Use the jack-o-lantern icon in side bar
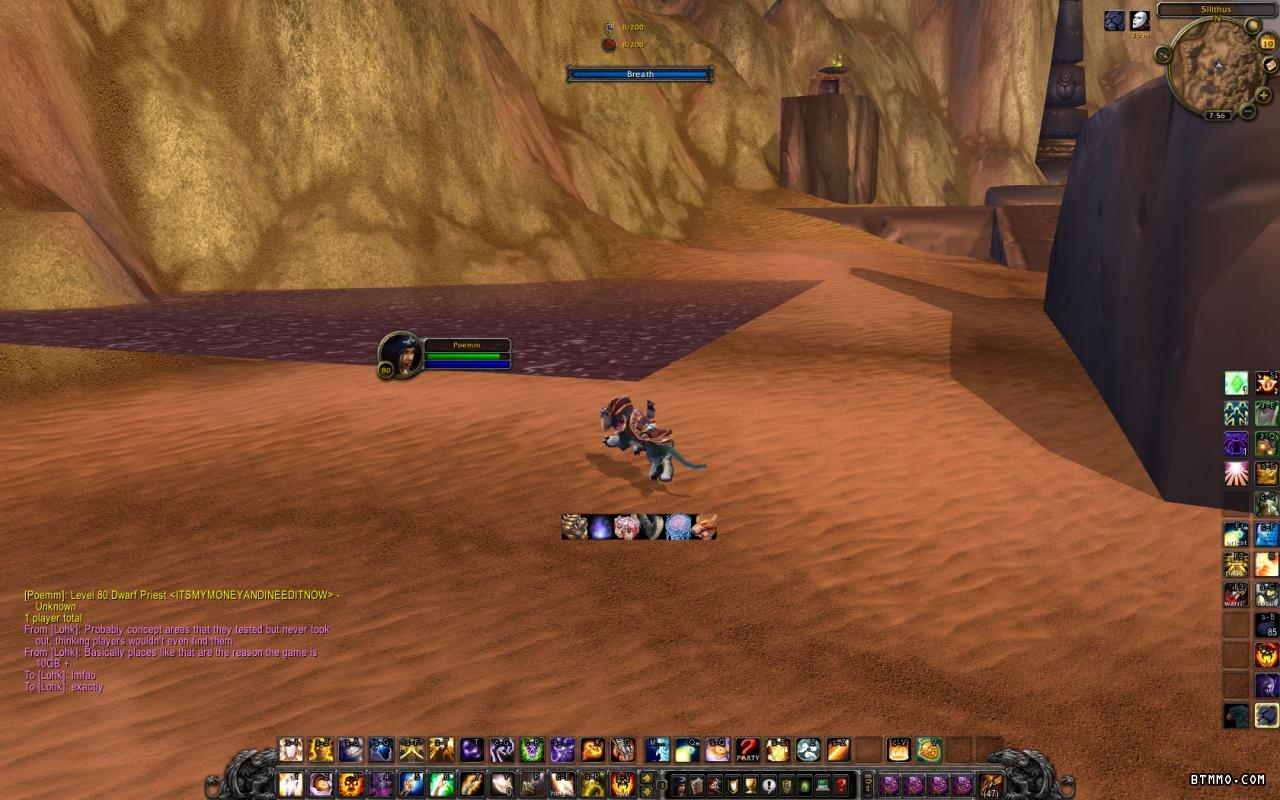Image resolution: width=1280 pixels, height=800 pixels. (1267, 655)
